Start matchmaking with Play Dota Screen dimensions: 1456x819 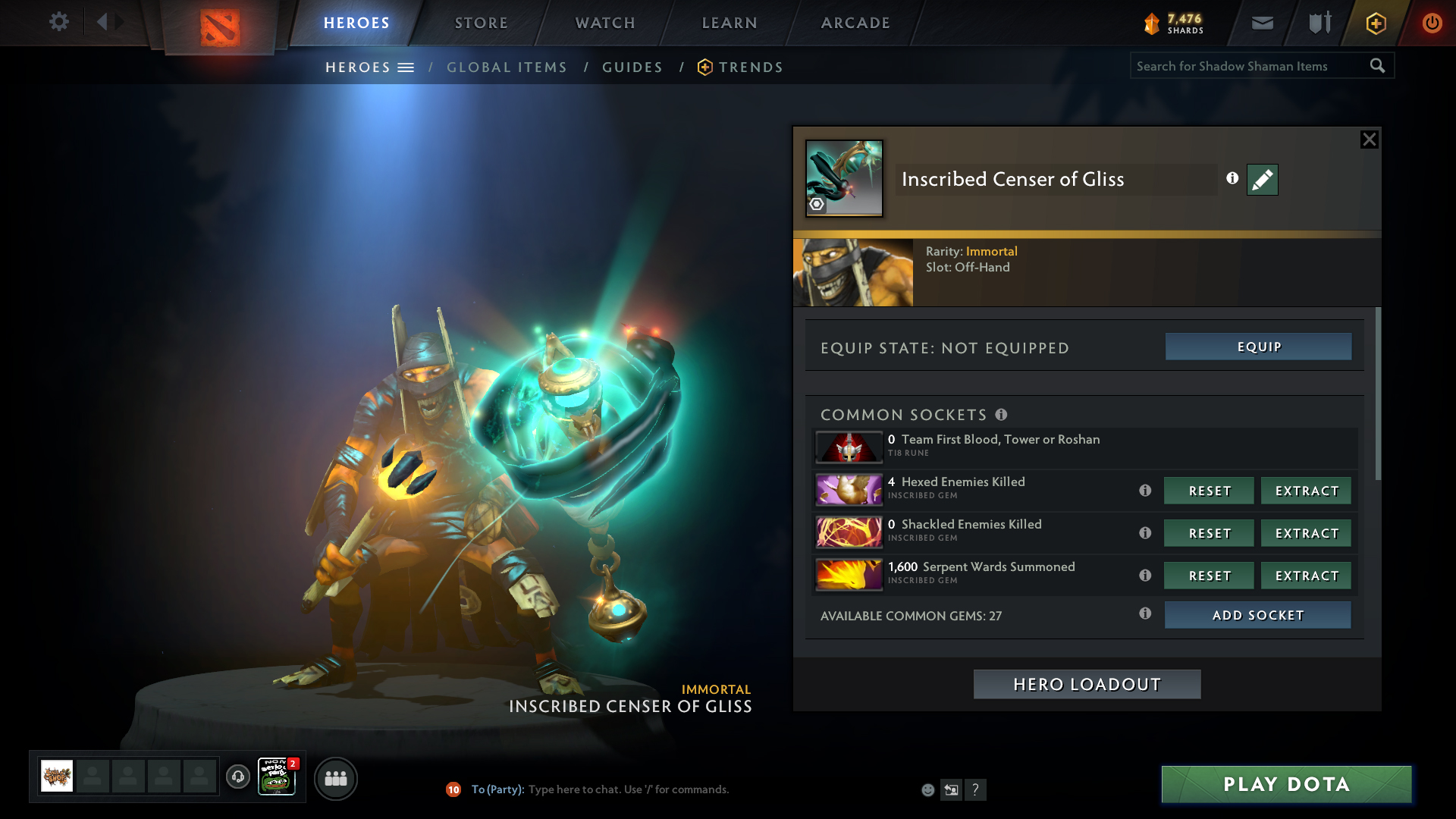pos(1286,784)
